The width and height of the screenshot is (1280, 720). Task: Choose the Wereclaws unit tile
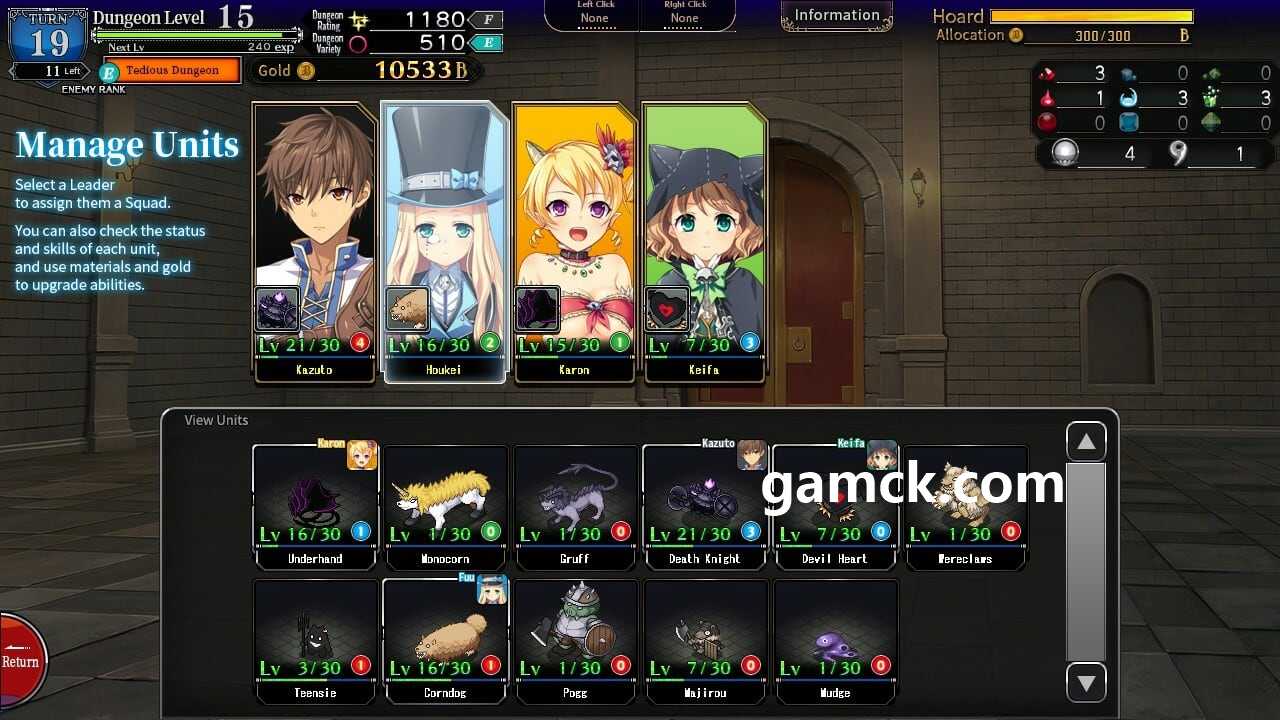[x=965, y=507]
